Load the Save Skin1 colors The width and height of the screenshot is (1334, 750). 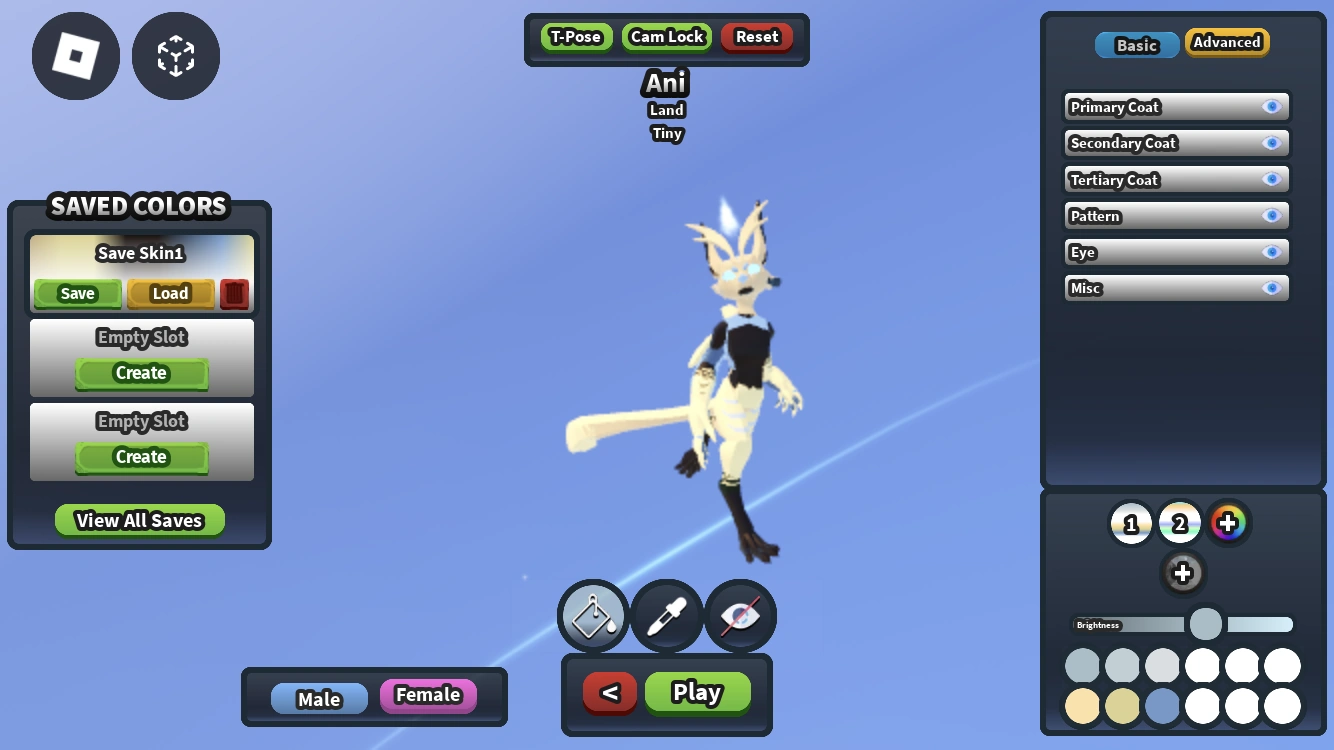pyautogui.click(x=170, y=293)
